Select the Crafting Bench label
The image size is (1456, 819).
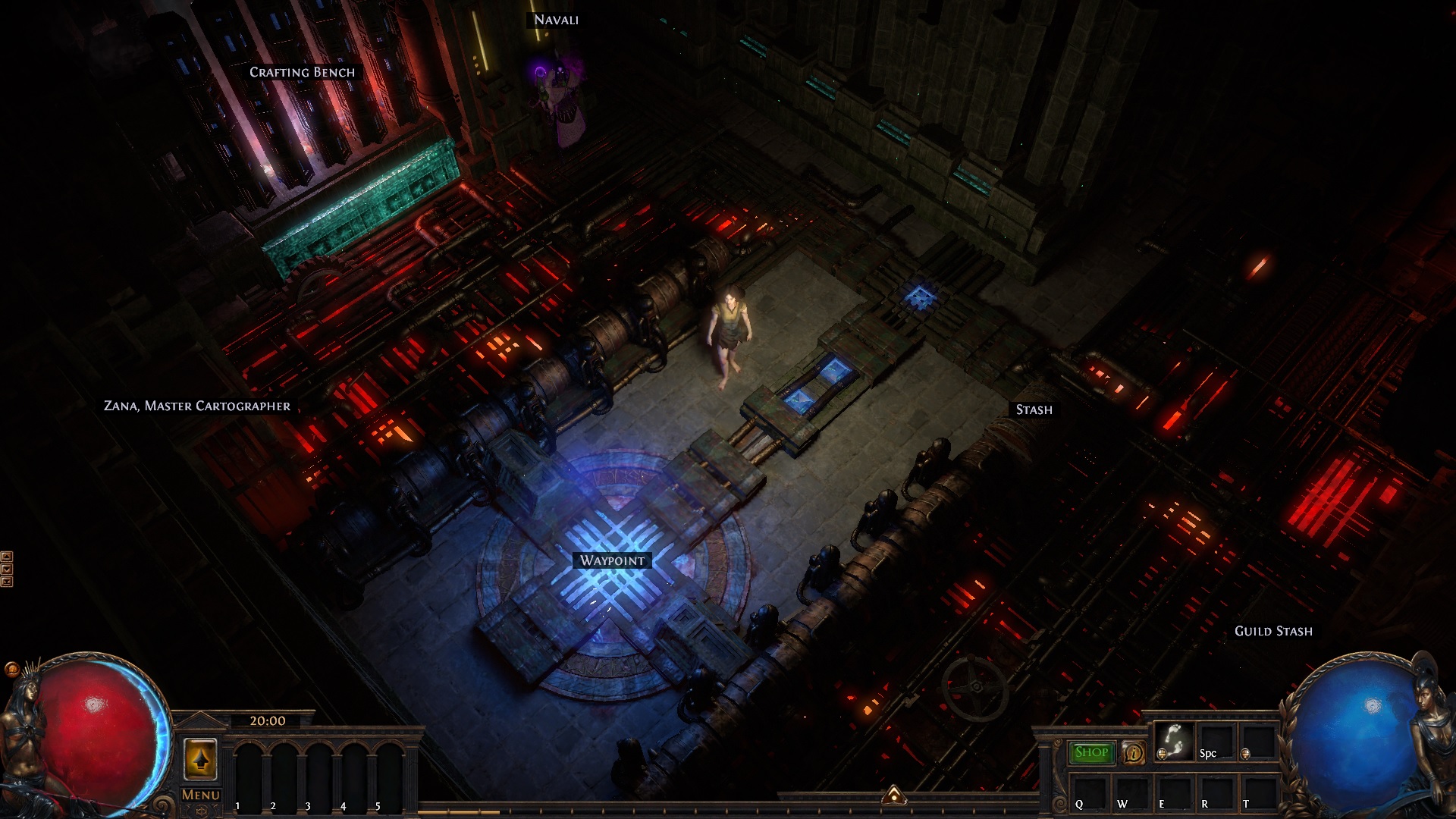(x=302, y=72)
